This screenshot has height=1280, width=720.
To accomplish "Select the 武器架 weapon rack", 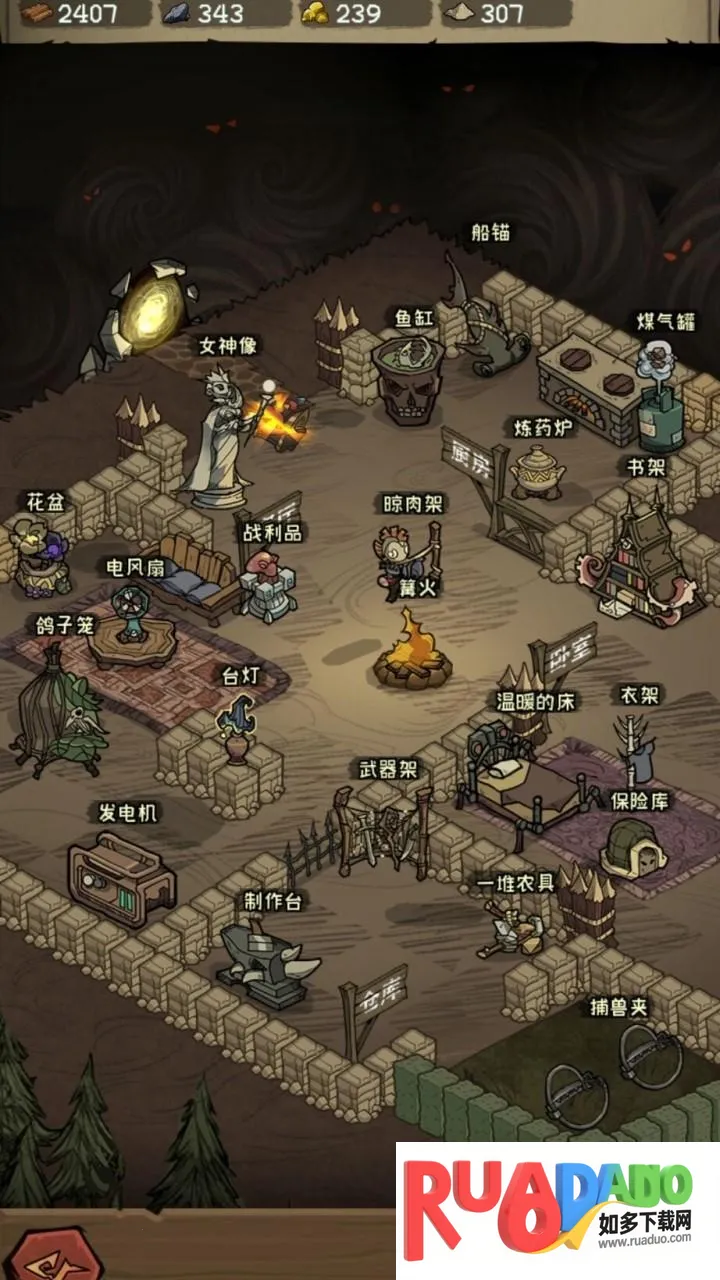I will click(x=383, y=829).
